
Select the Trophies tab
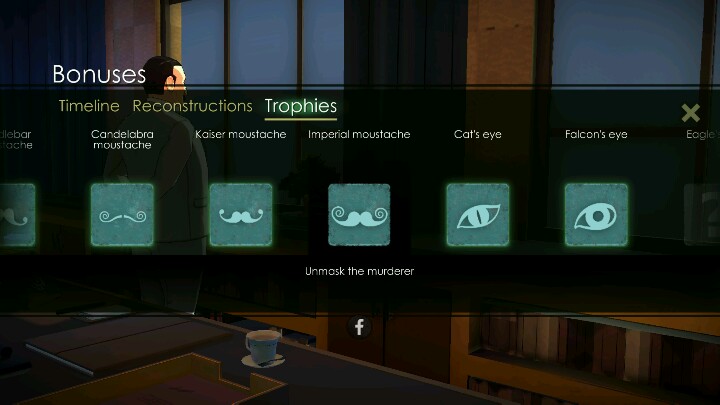[x=300, y=106]
